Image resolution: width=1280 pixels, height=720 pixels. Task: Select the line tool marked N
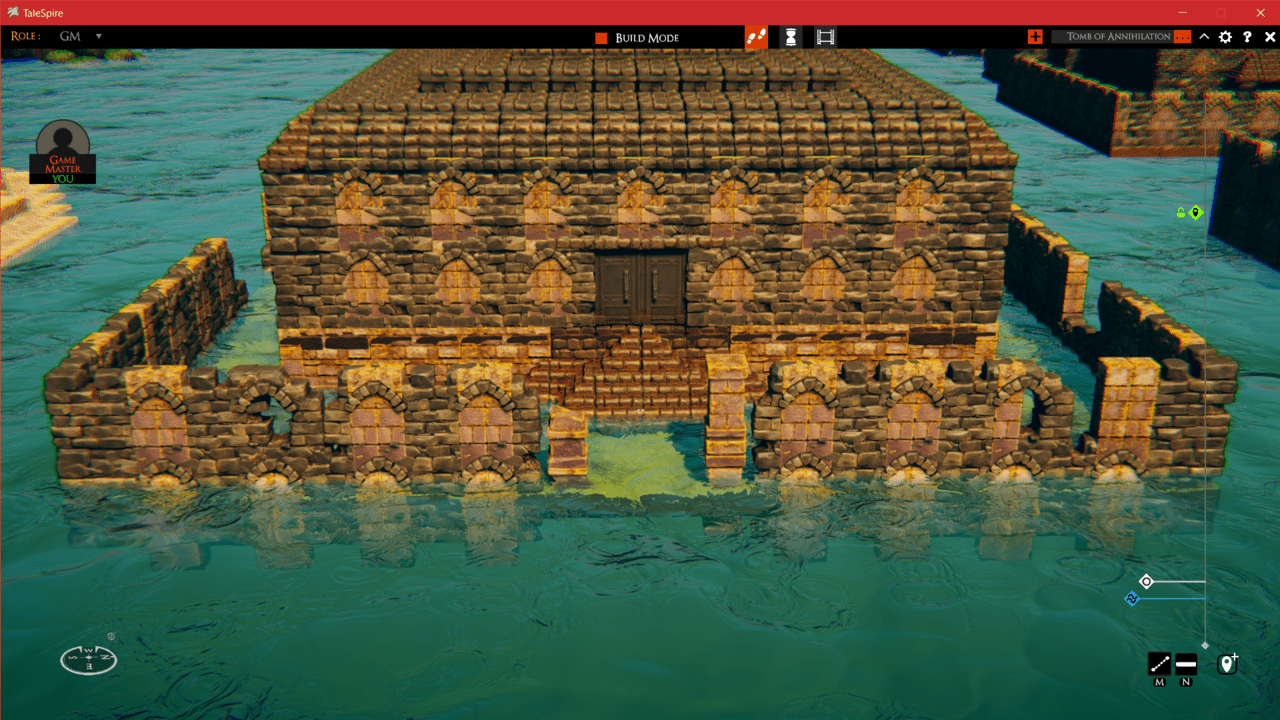(1186, 664)
